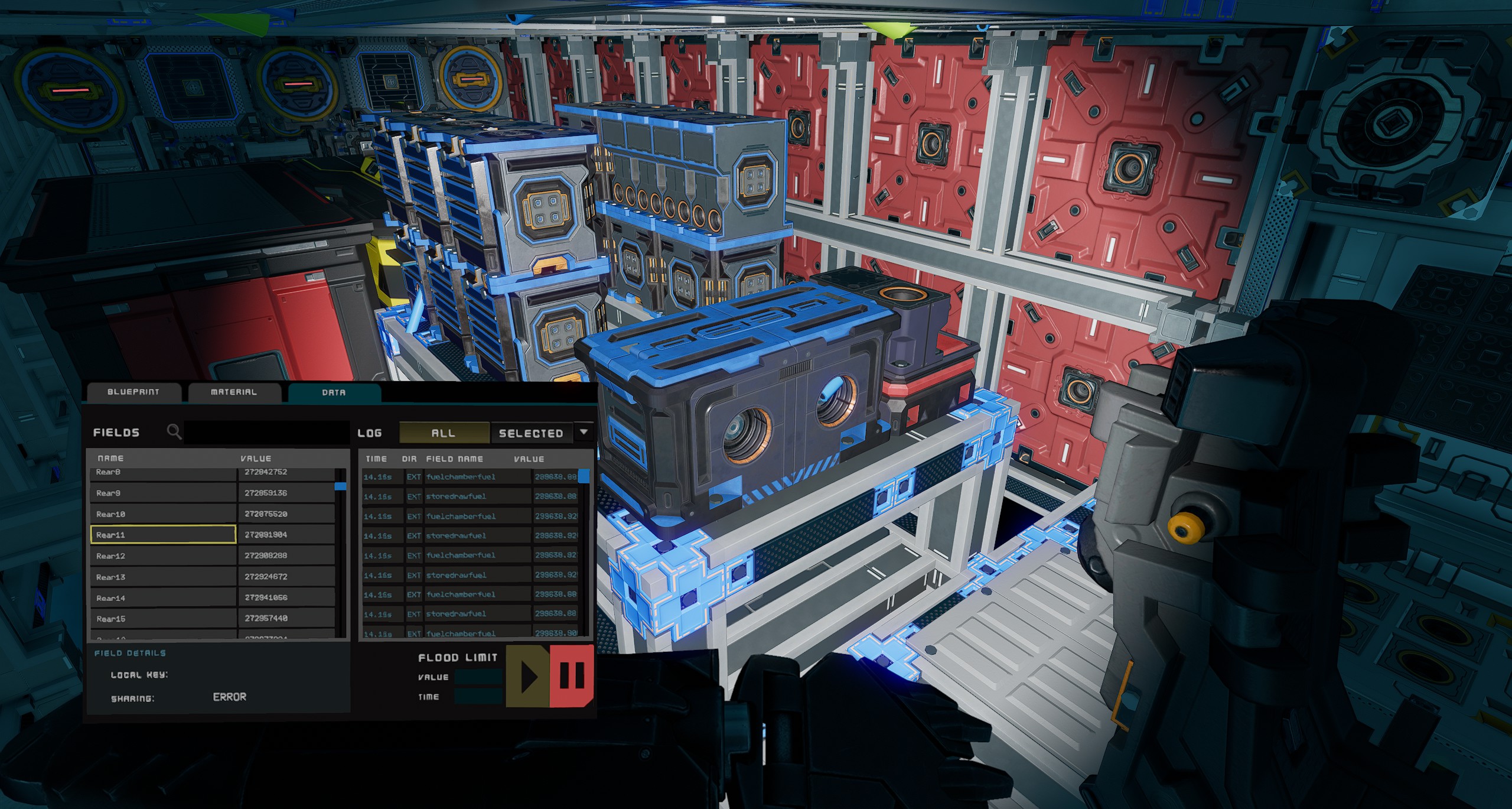
Task: Pause the data log
Action: pyautogui.click(x=571, y=675)
